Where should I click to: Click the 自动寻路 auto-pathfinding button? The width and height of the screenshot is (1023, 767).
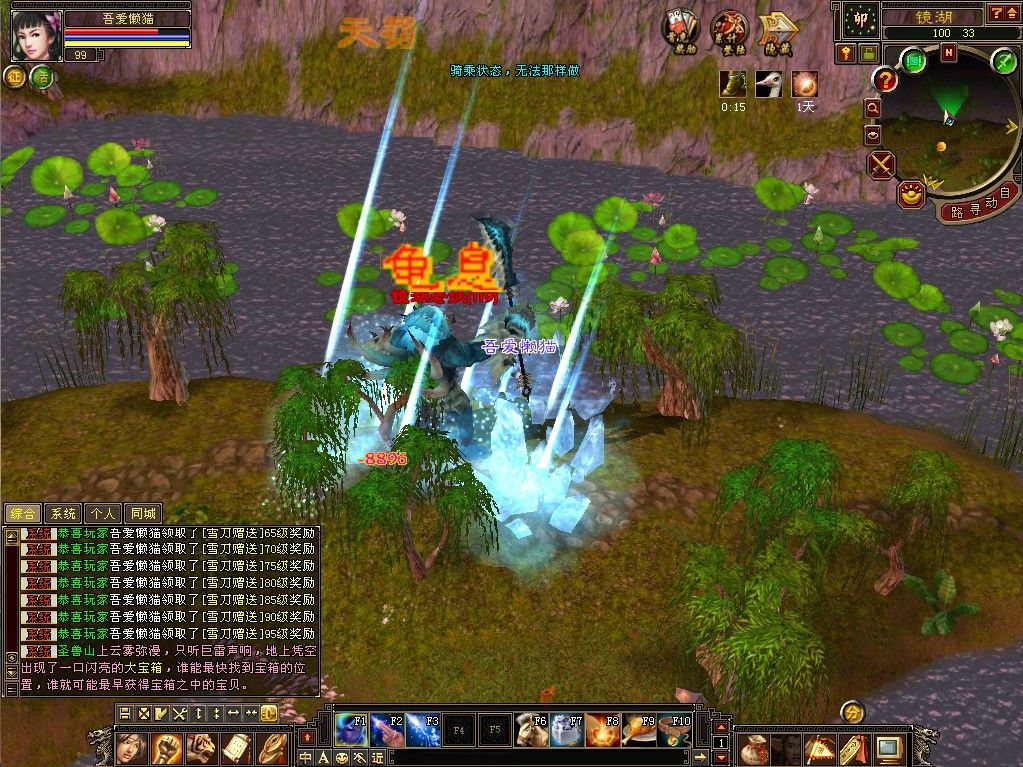(x=977, y=209)
